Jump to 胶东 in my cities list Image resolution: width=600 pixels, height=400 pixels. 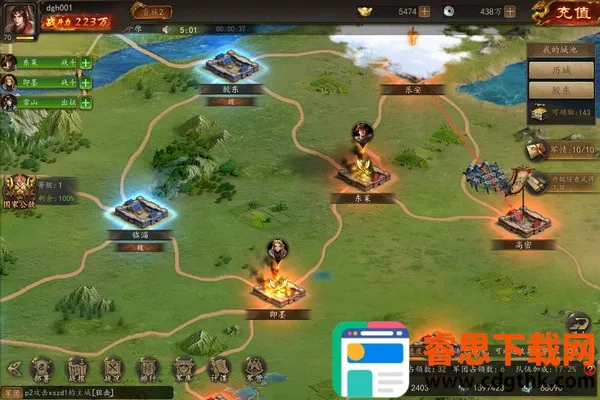tap(561, 90)
